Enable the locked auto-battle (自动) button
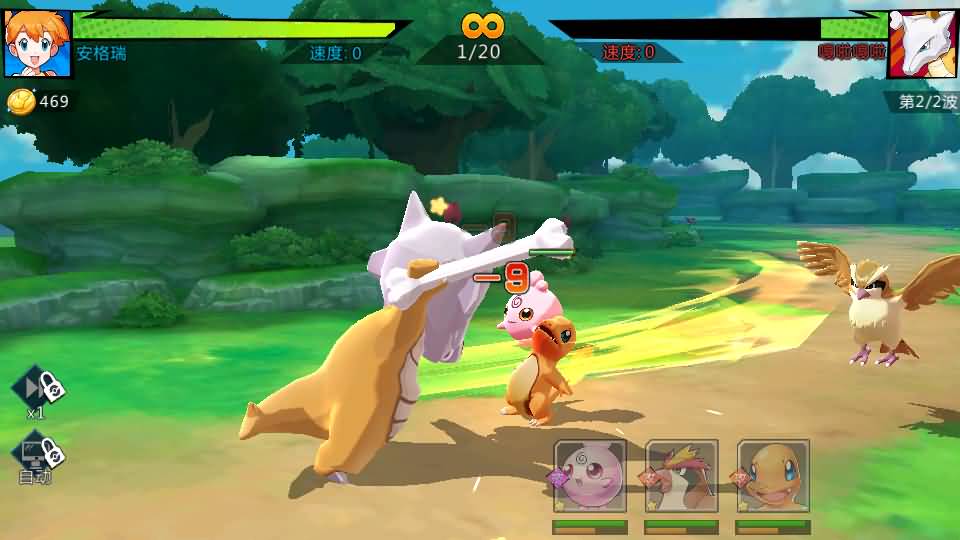The width and height of the screenshot is (960, 540). (37, 455)
